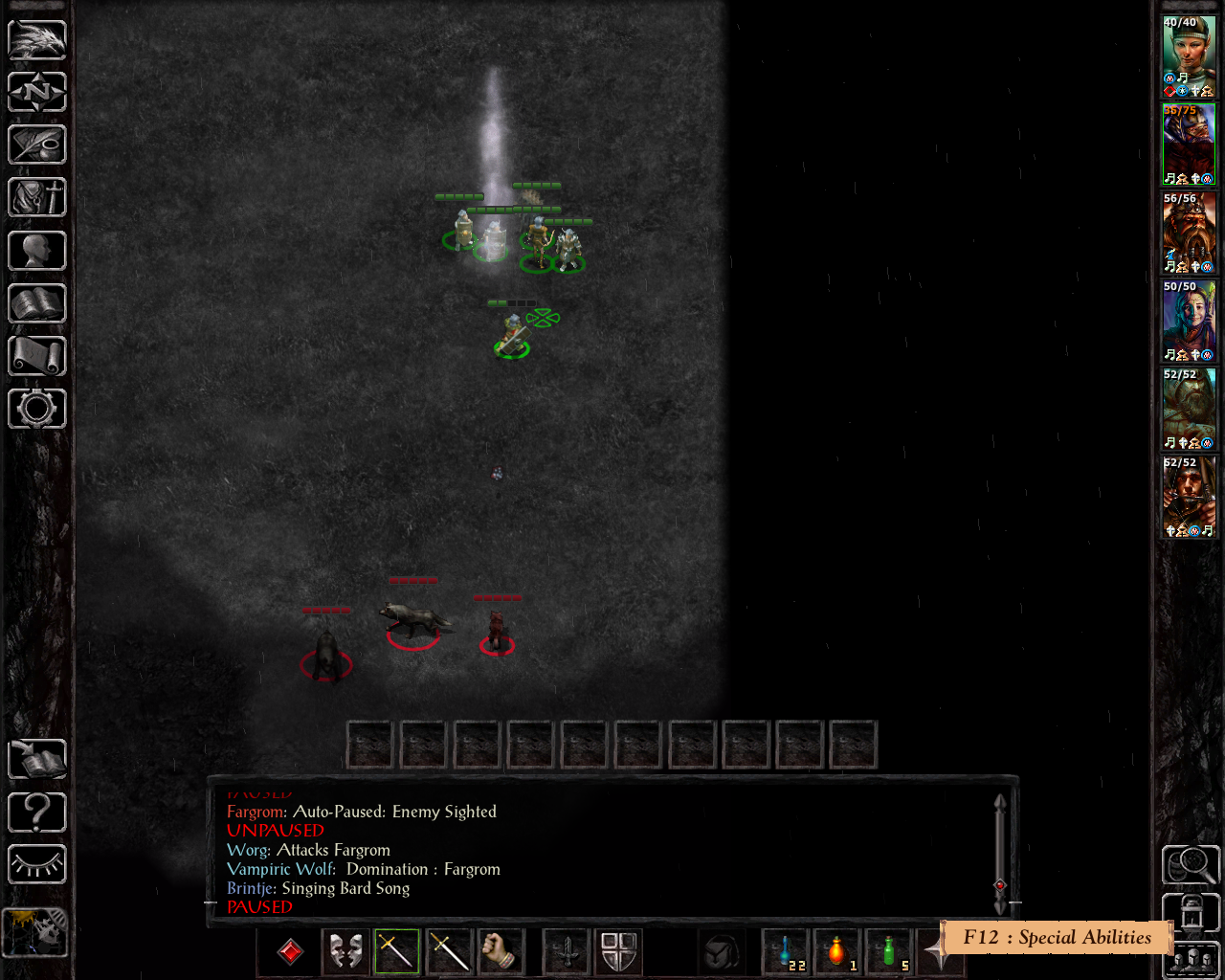The image size is (1225, 980).
Task: Open the options menu (gear icon)
Action: [x=37, y=409]
